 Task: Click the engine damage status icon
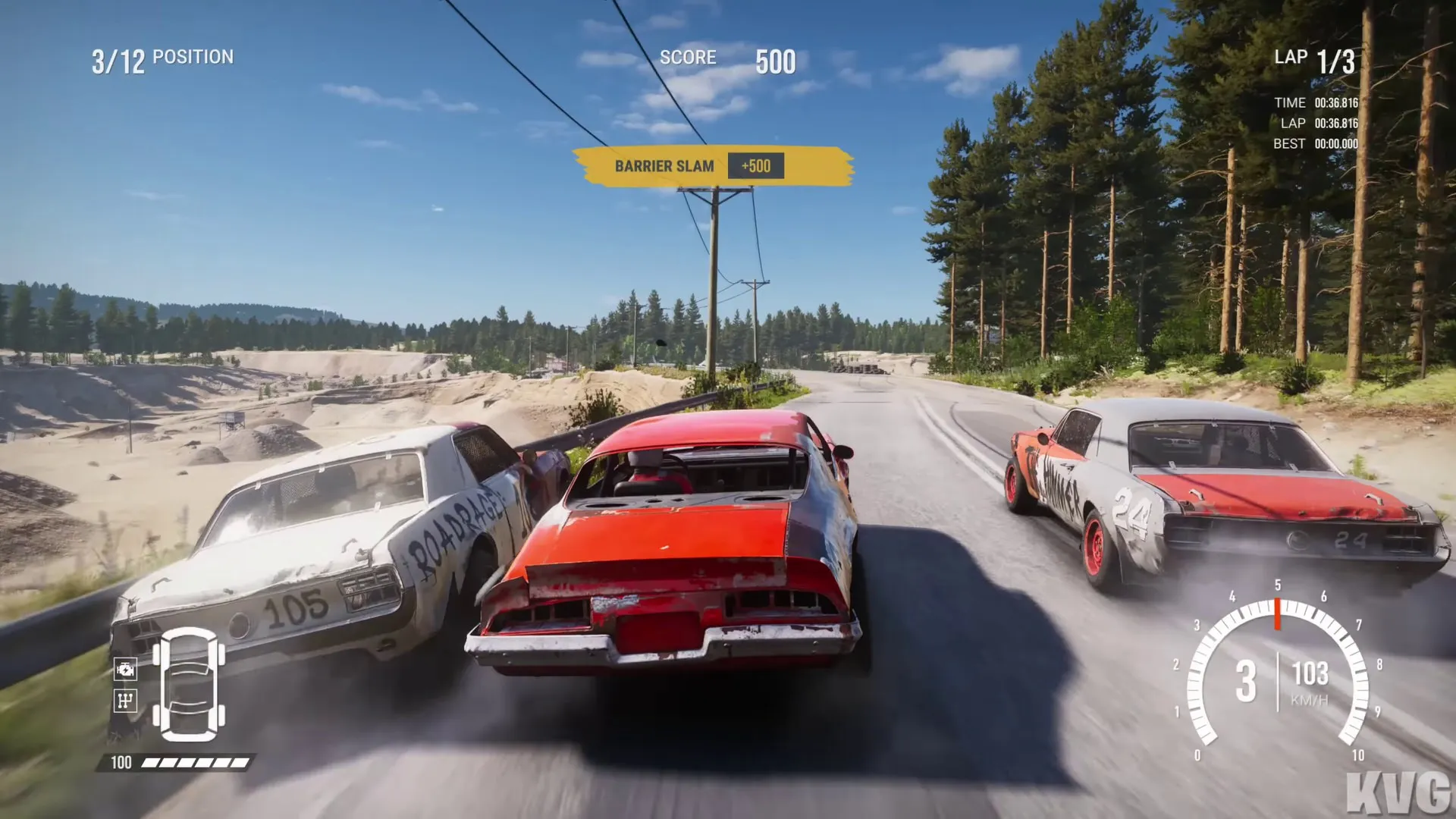[x=125, y=669]
